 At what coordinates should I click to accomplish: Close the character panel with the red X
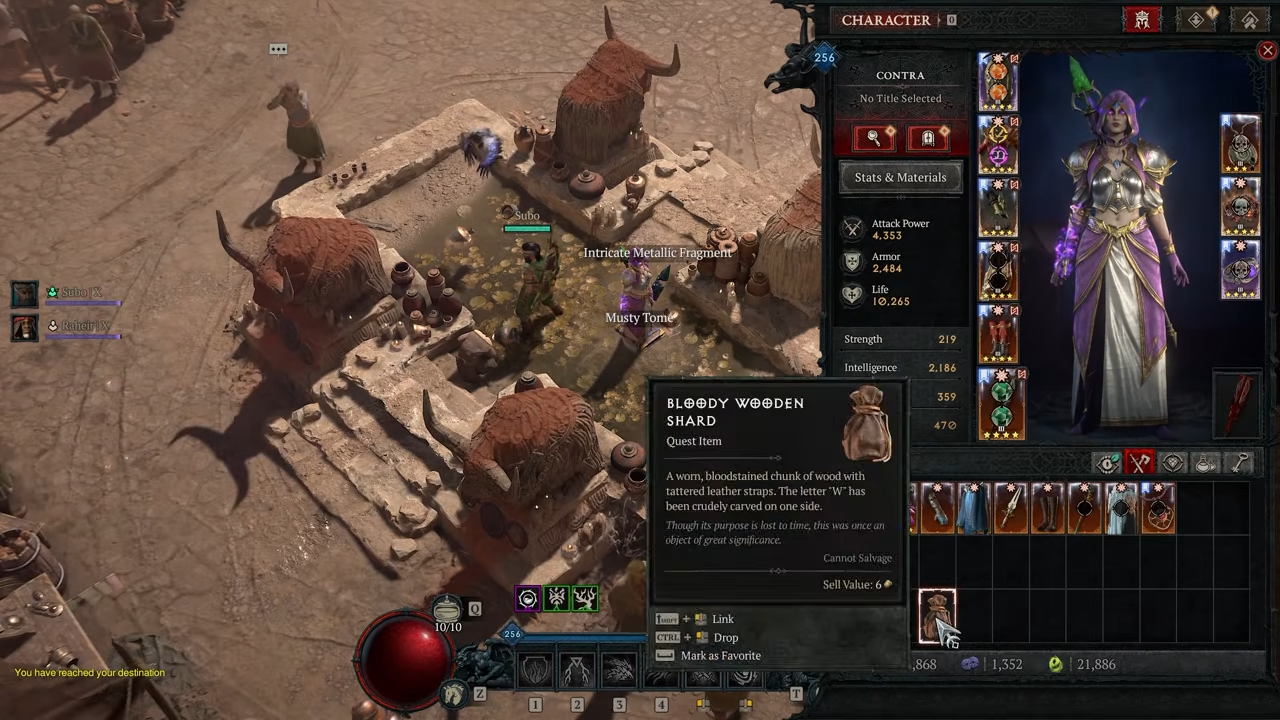coord(1267,51)
